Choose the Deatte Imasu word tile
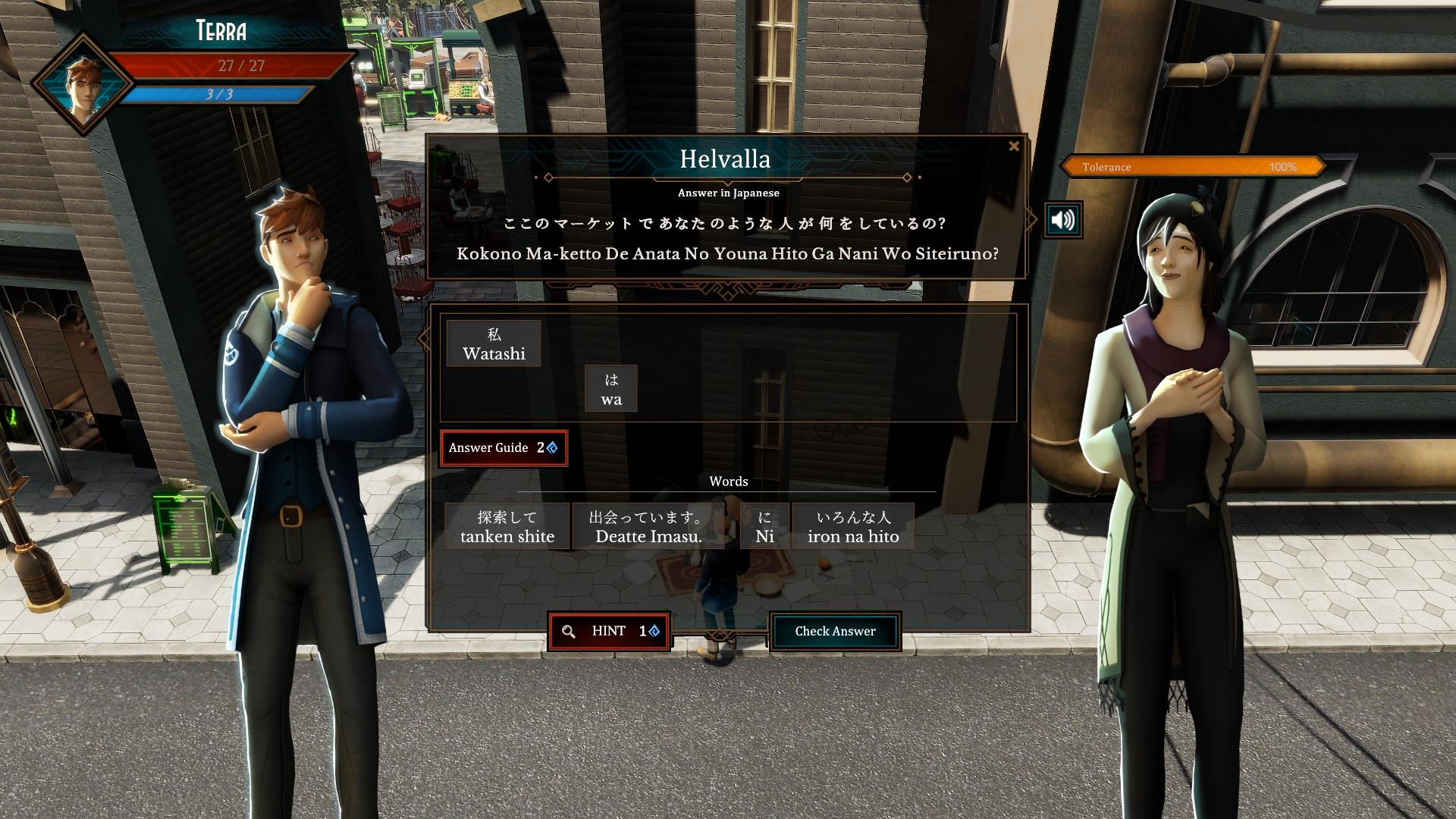The image size is (1456, 819). click(x=648, y=526)
